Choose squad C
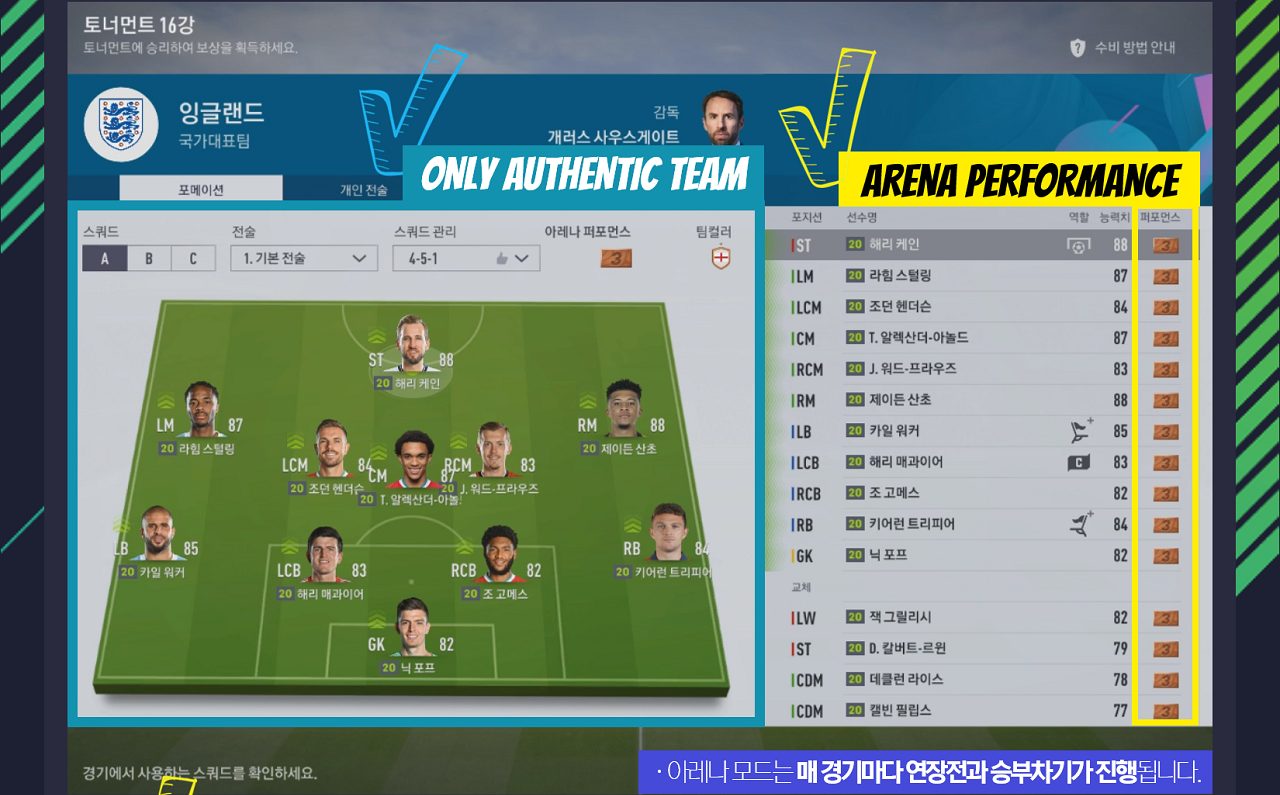Image resolution: width=1280 pixels, height=795 pixels. tap(193, 258)
